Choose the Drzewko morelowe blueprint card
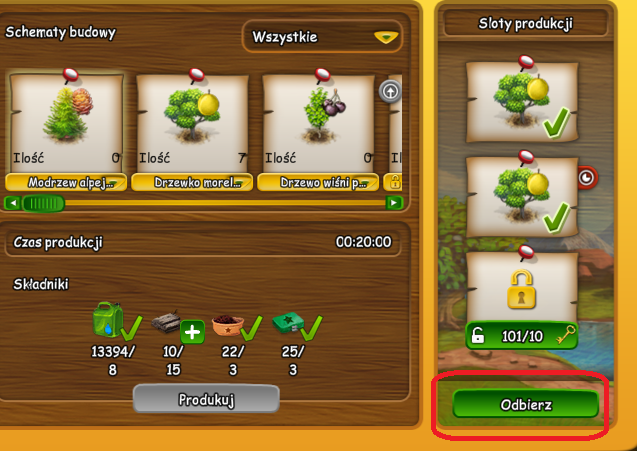Viewport: 637px width, 451px height. (192, 126)
